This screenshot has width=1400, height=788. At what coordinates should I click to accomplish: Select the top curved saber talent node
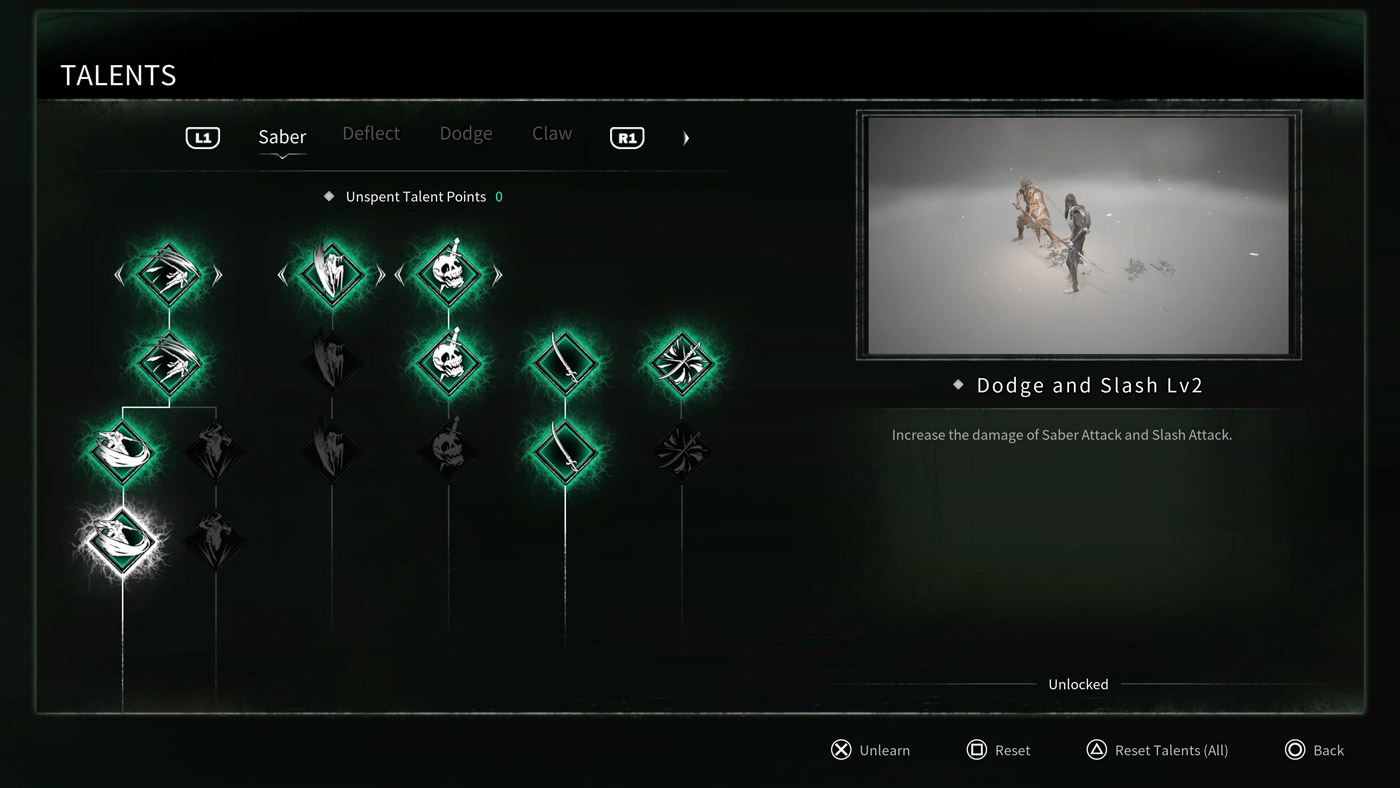(x=565, y=361)
